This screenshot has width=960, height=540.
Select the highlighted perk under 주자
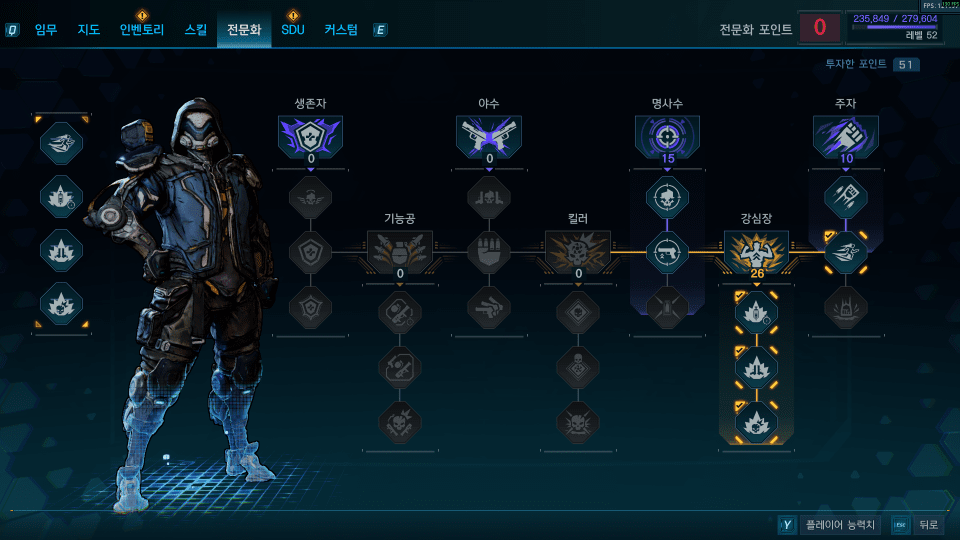[x=845, y=252]
